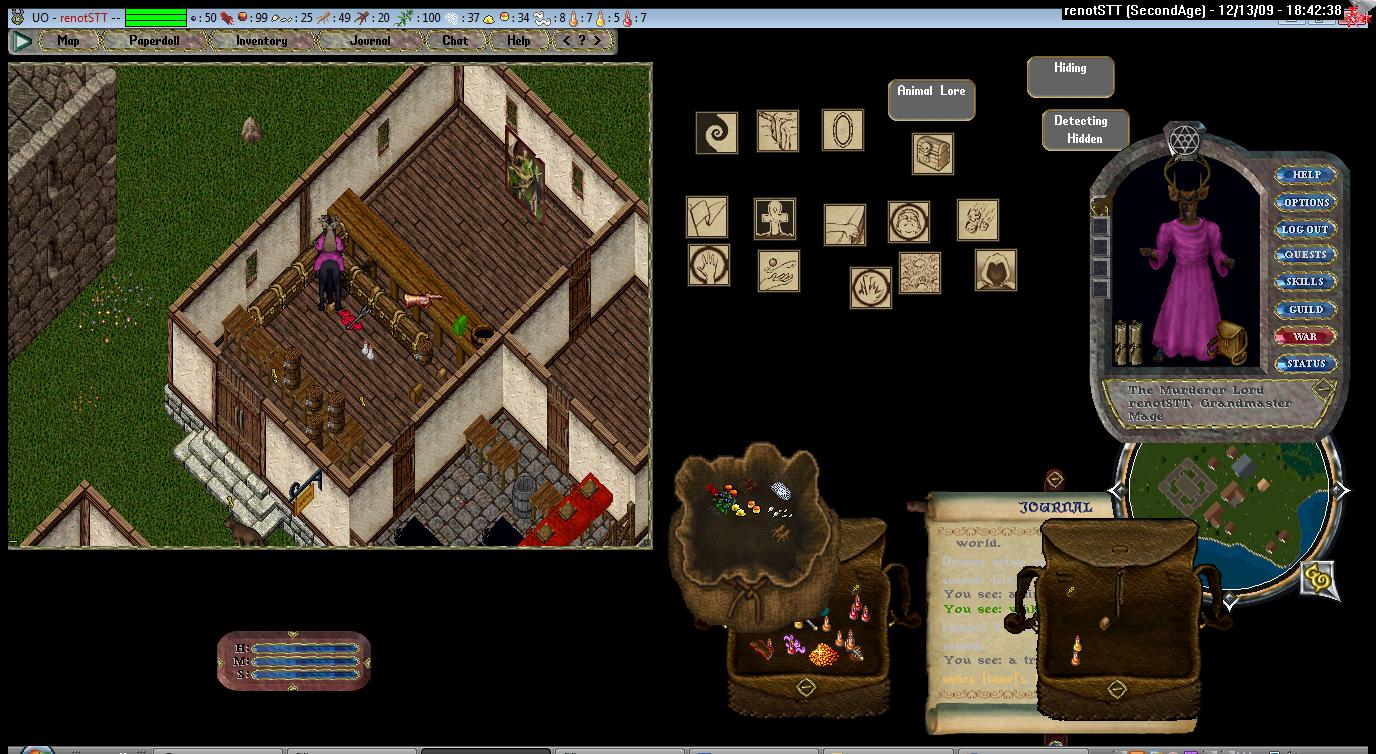
Task: Cast the ankh cross spell icon
Action: pyautogui.click(x=774, y=218)
